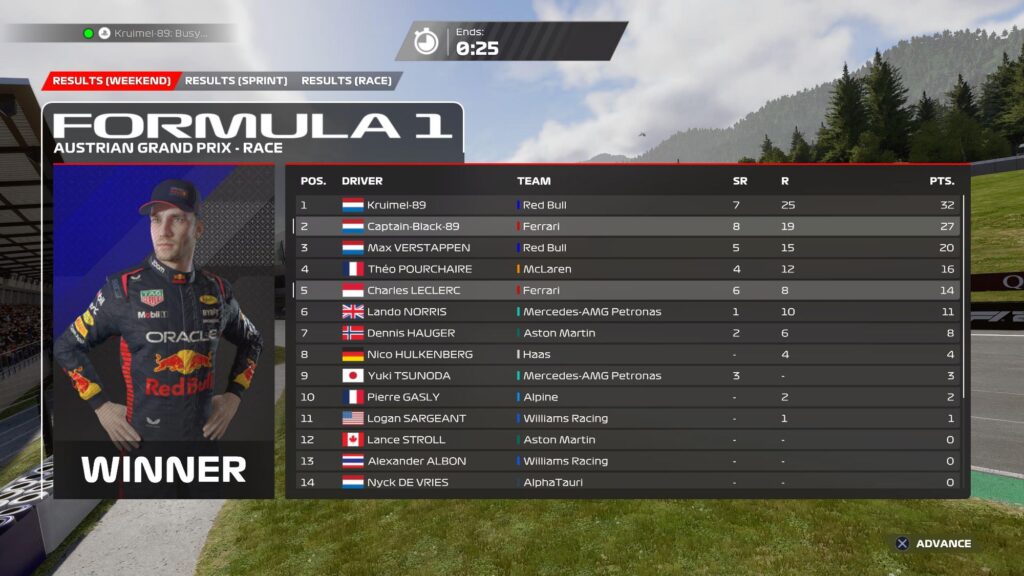
Task: Pick Alexander Albon's Williams row
Action: tap(627, 461)
